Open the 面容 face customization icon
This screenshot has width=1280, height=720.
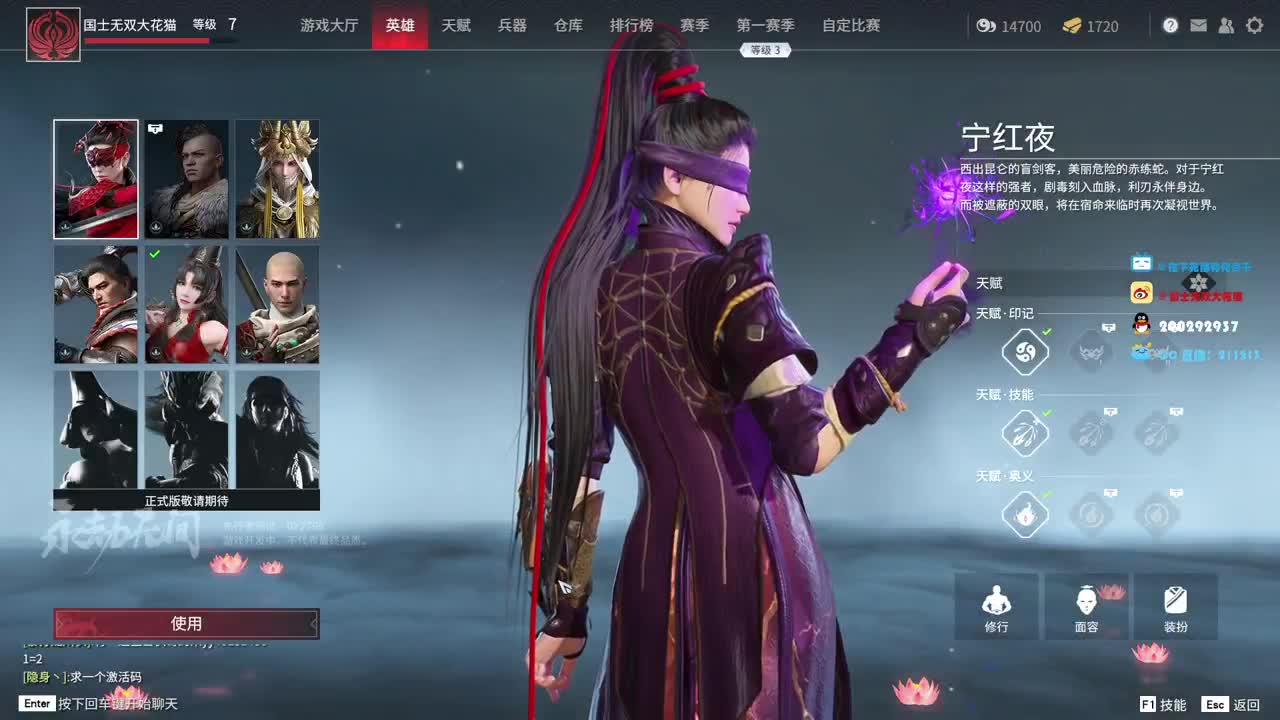tap(1088, 605)
